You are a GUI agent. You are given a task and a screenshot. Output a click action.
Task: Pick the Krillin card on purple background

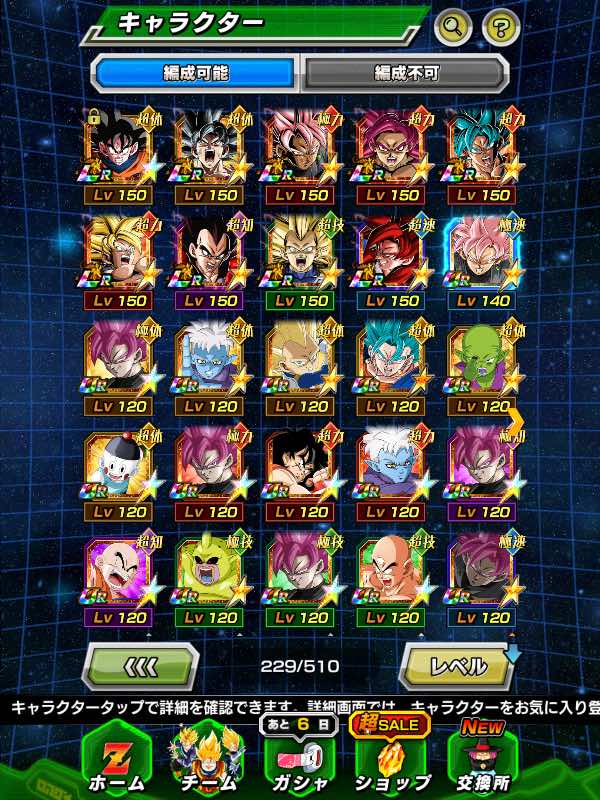pyautogui.click(x=118, y=574)
